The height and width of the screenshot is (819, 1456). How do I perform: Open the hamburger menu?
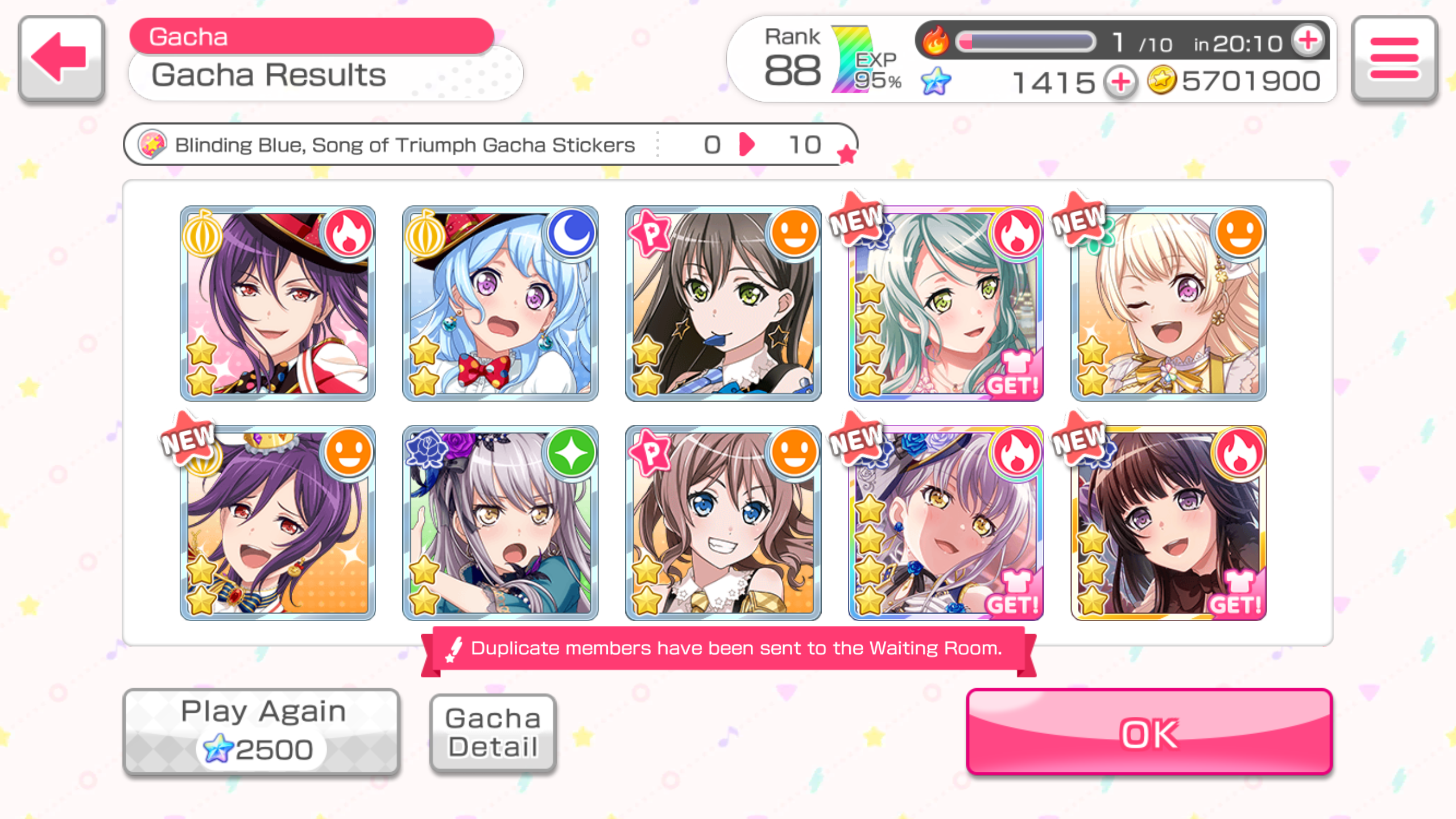tap(1394, 58)
